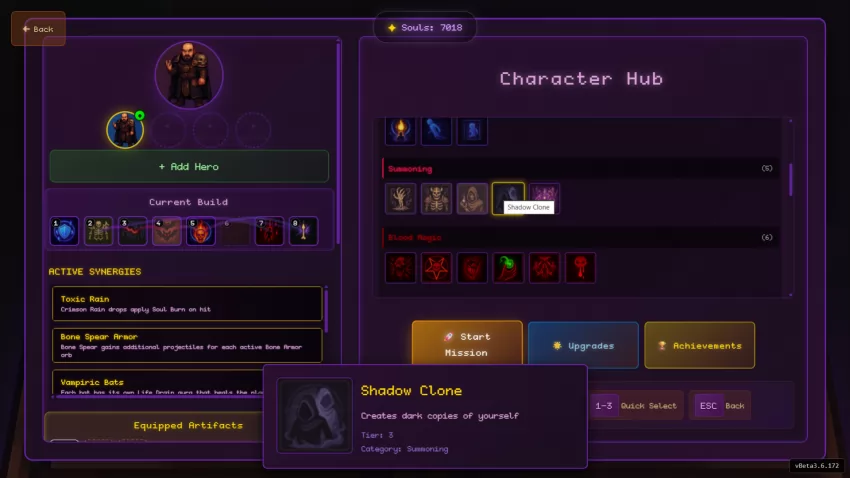
Task: Select the Bone Spear Armor synergy entry
Action: click(188, 345)
